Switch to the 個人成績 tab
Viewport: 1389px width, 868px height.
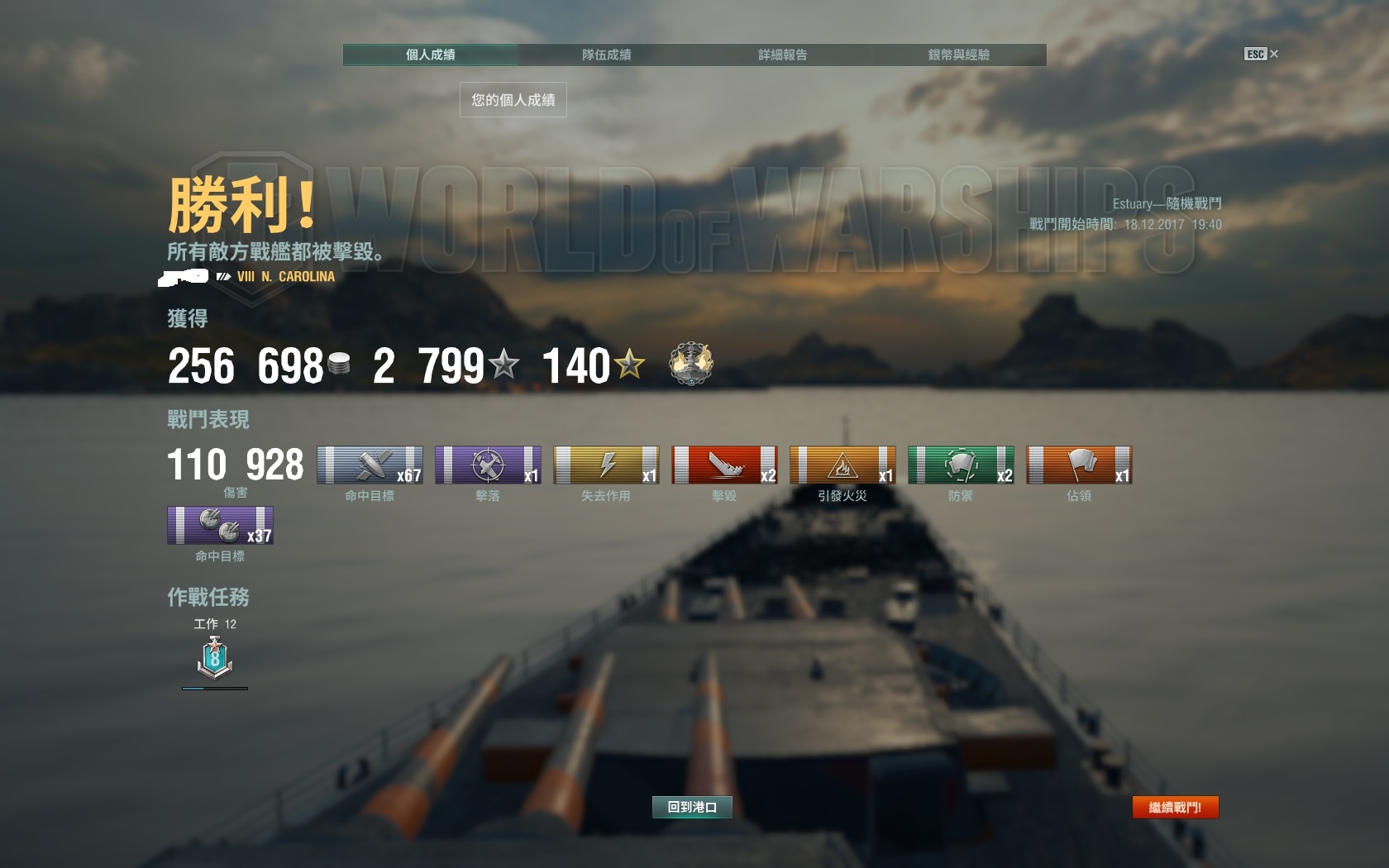coord(430,55)
